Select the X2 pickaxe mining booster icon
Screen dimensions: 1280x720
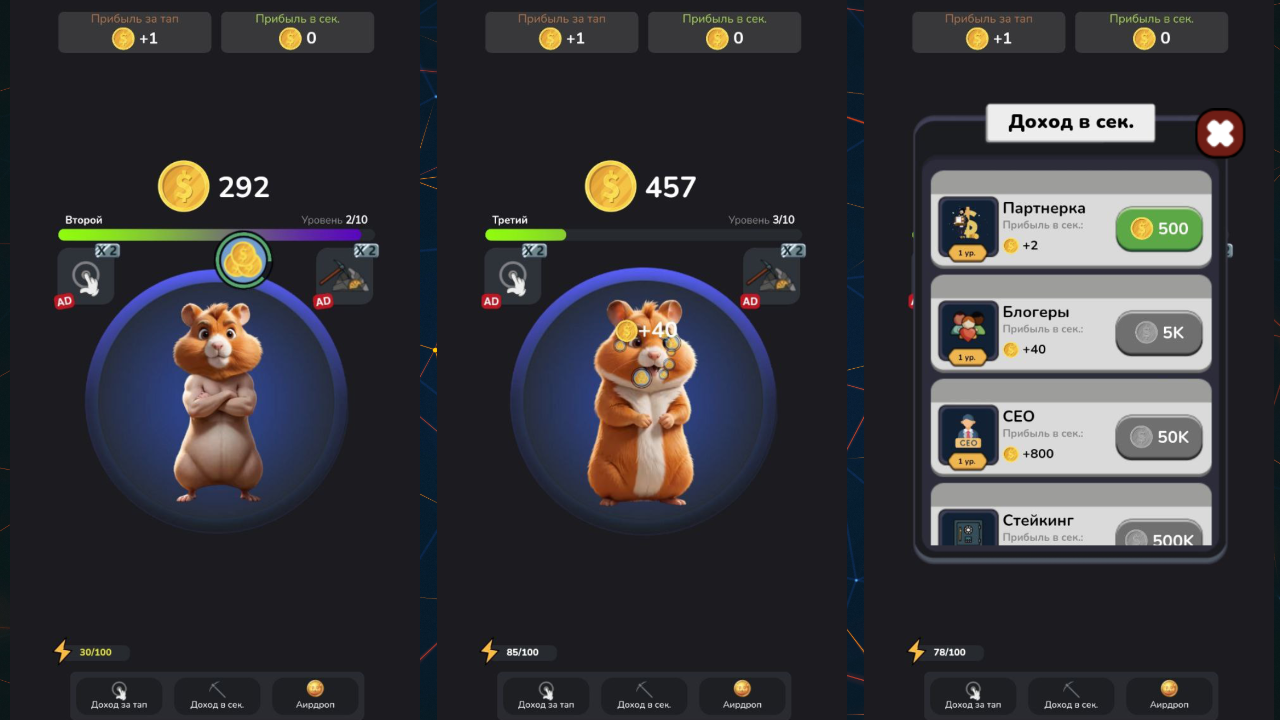click(x=772, y=276)
